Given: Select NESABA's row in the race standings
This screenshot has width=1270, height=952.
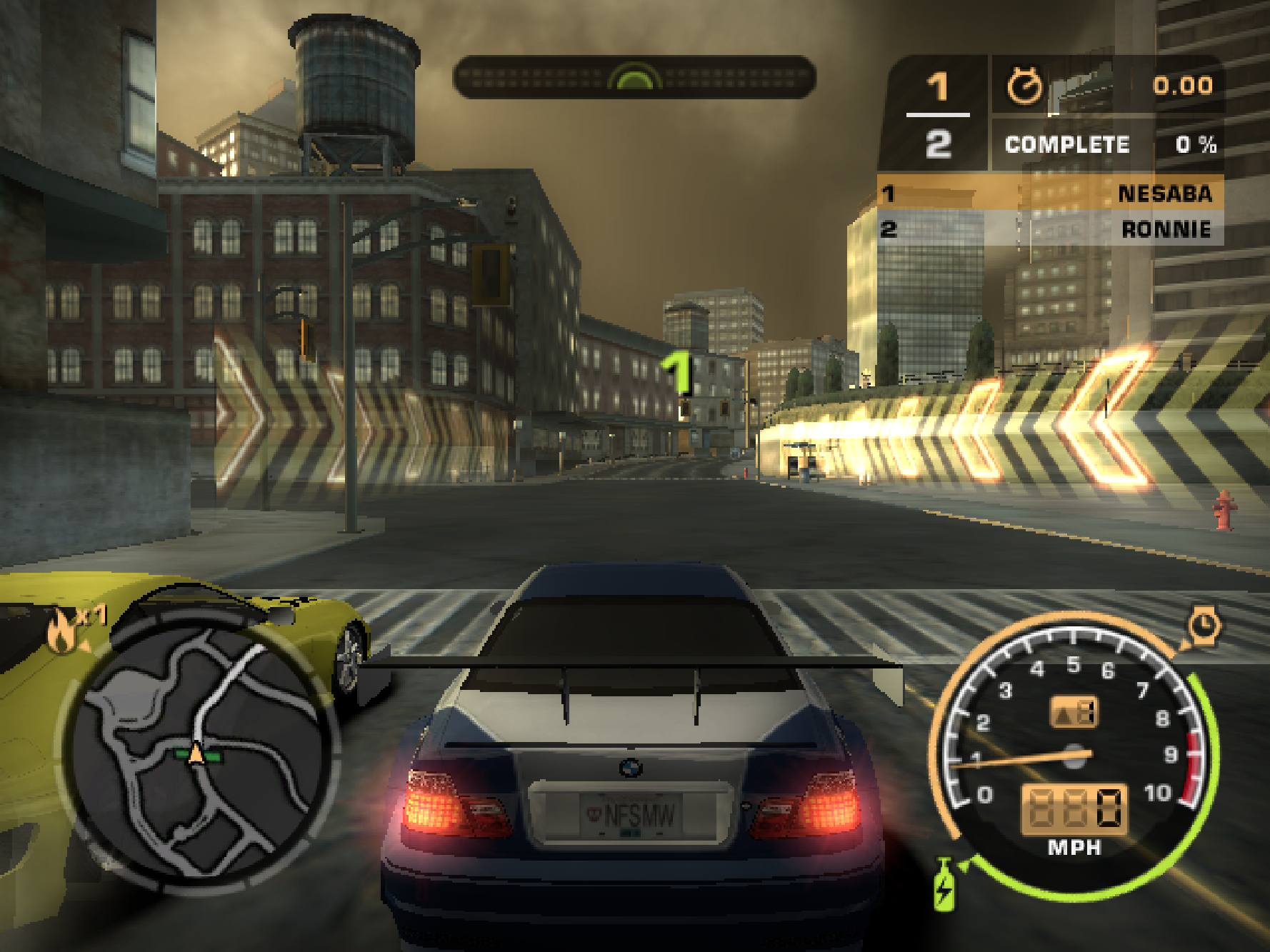Looking at the screenshot, I should tap(1050, 193).
